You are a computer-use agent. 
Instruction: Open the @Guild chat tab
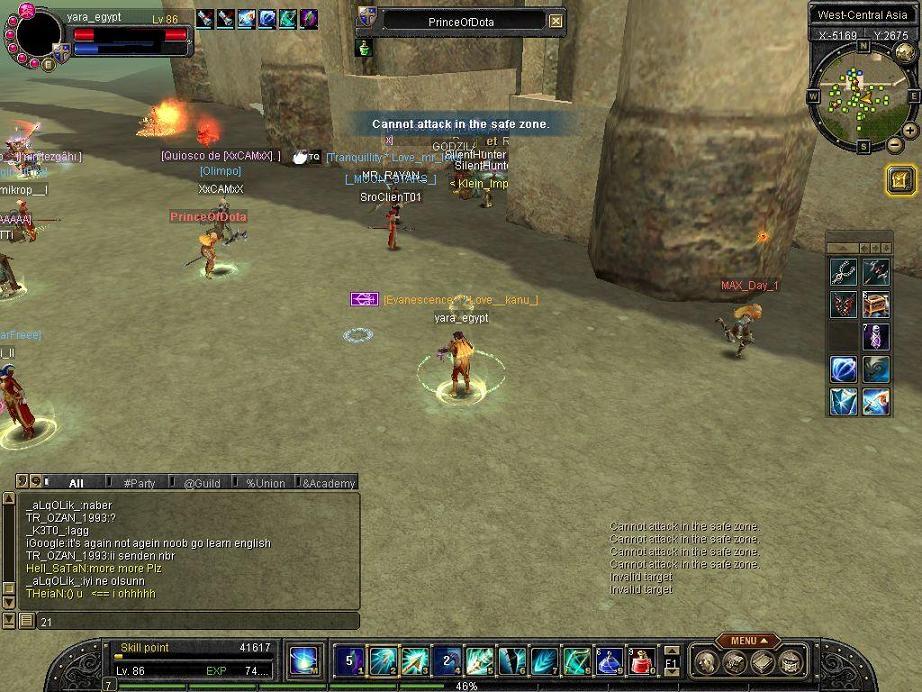201,483
